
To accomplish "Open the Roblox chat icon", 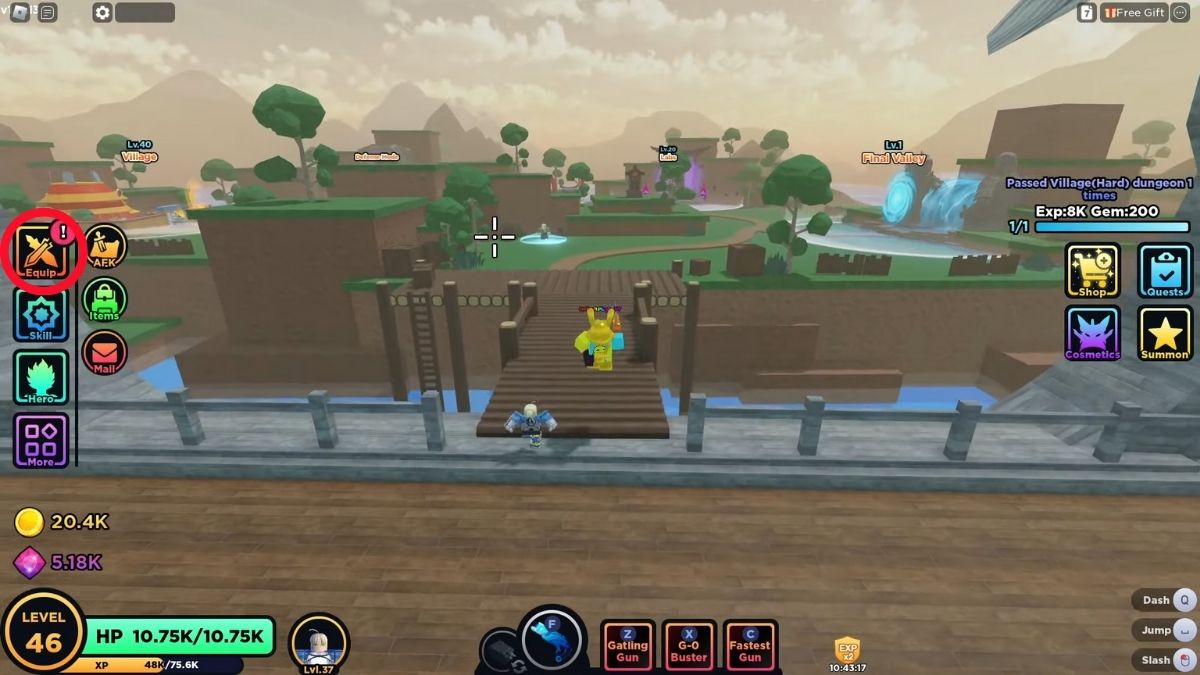I will coord(47,12).
